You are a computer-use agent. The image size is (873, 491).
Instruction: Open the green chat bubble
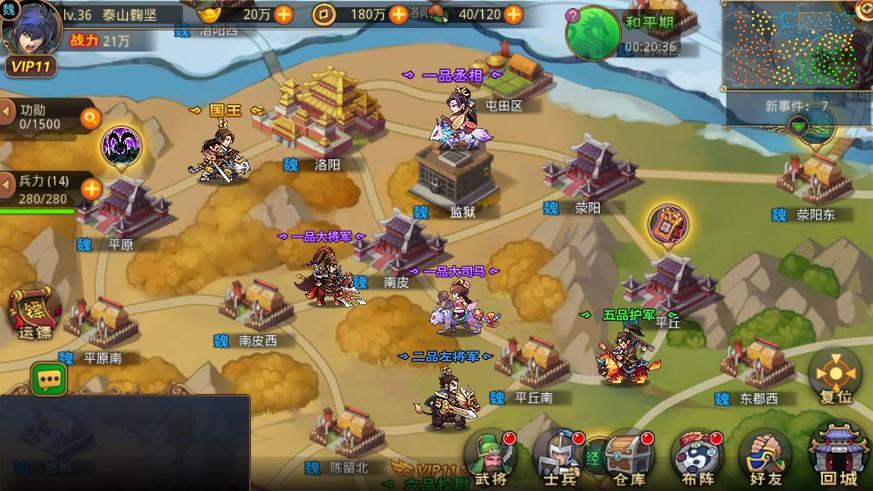tap(49, 377)
